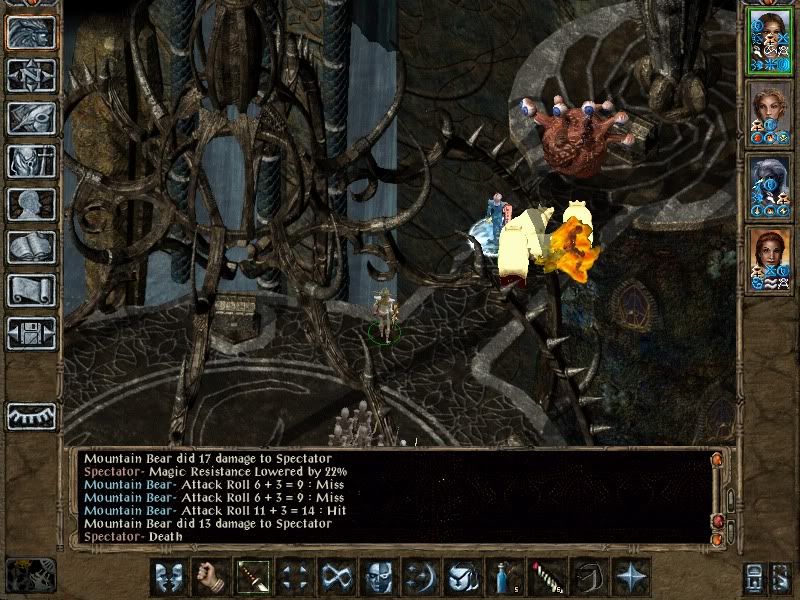Use the blue potion quick item

pos(503,577)
